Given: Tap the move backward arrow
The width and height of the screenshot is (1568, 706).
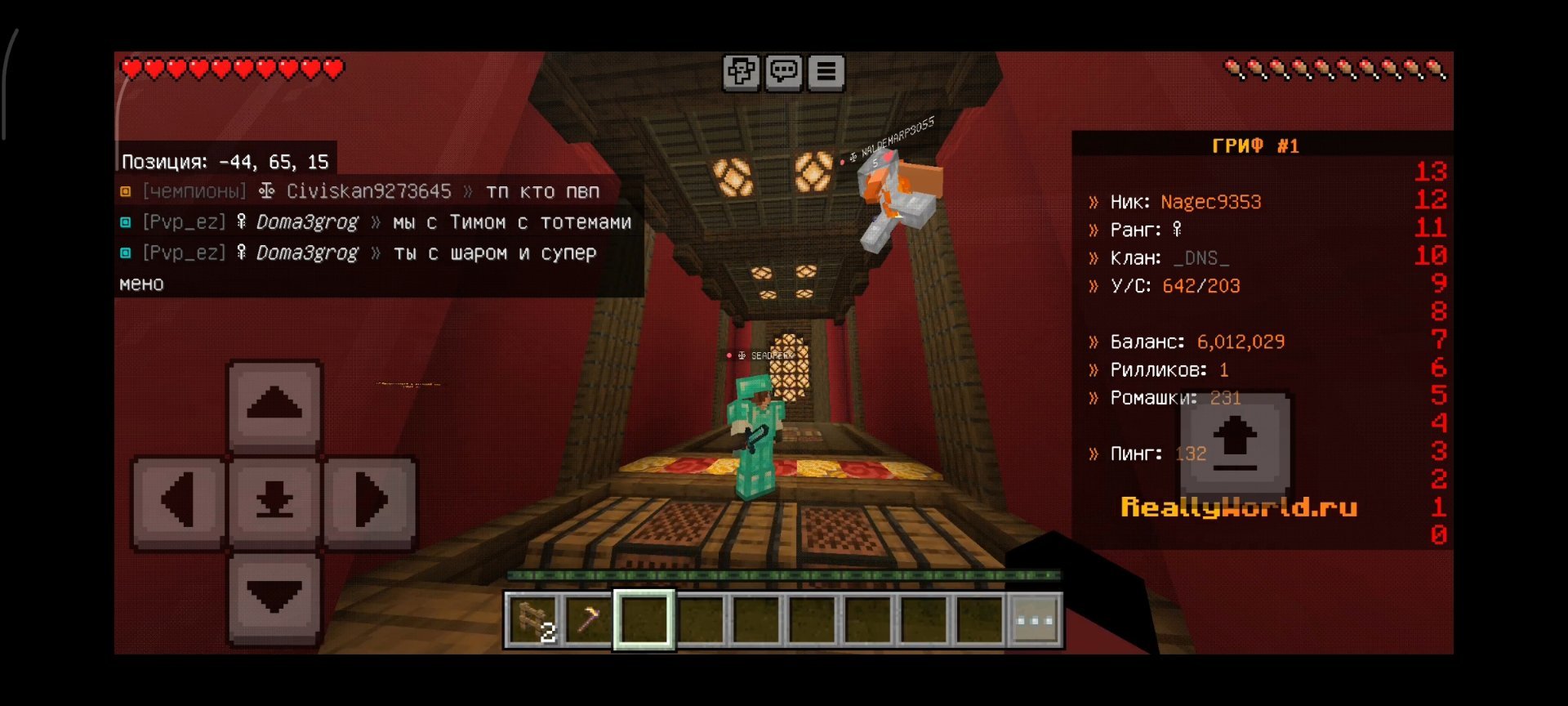Looking at the screenshot, I should pos(274,597).
